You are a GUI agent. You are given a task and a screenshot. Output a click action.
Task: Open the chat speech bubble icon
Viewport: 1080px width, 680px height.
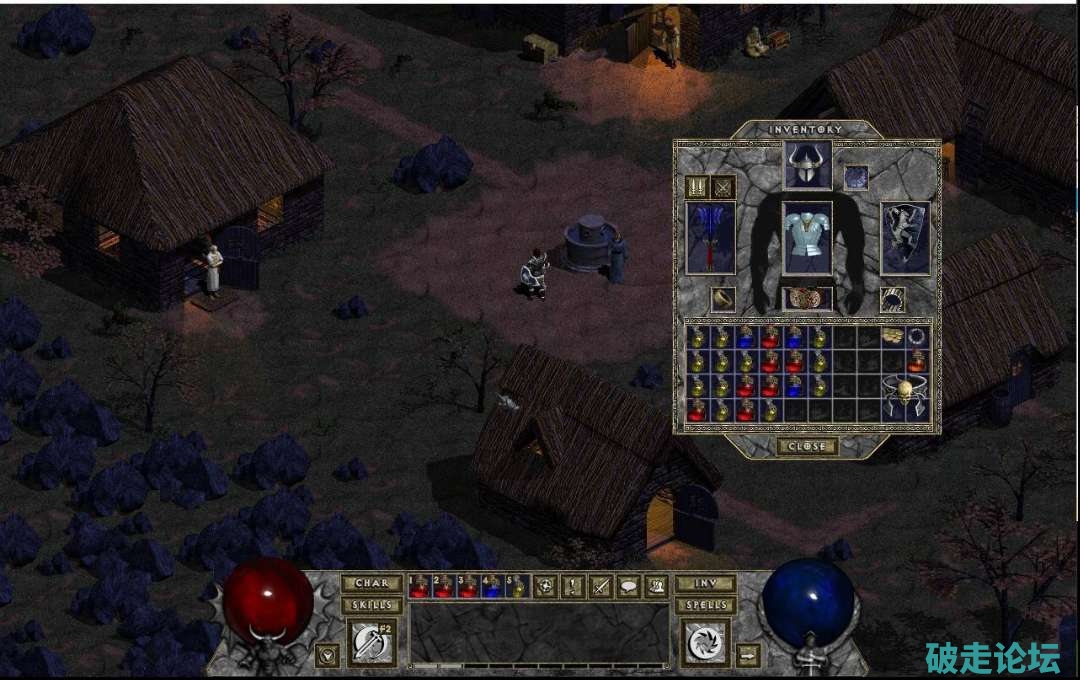(x=629, y=587)
